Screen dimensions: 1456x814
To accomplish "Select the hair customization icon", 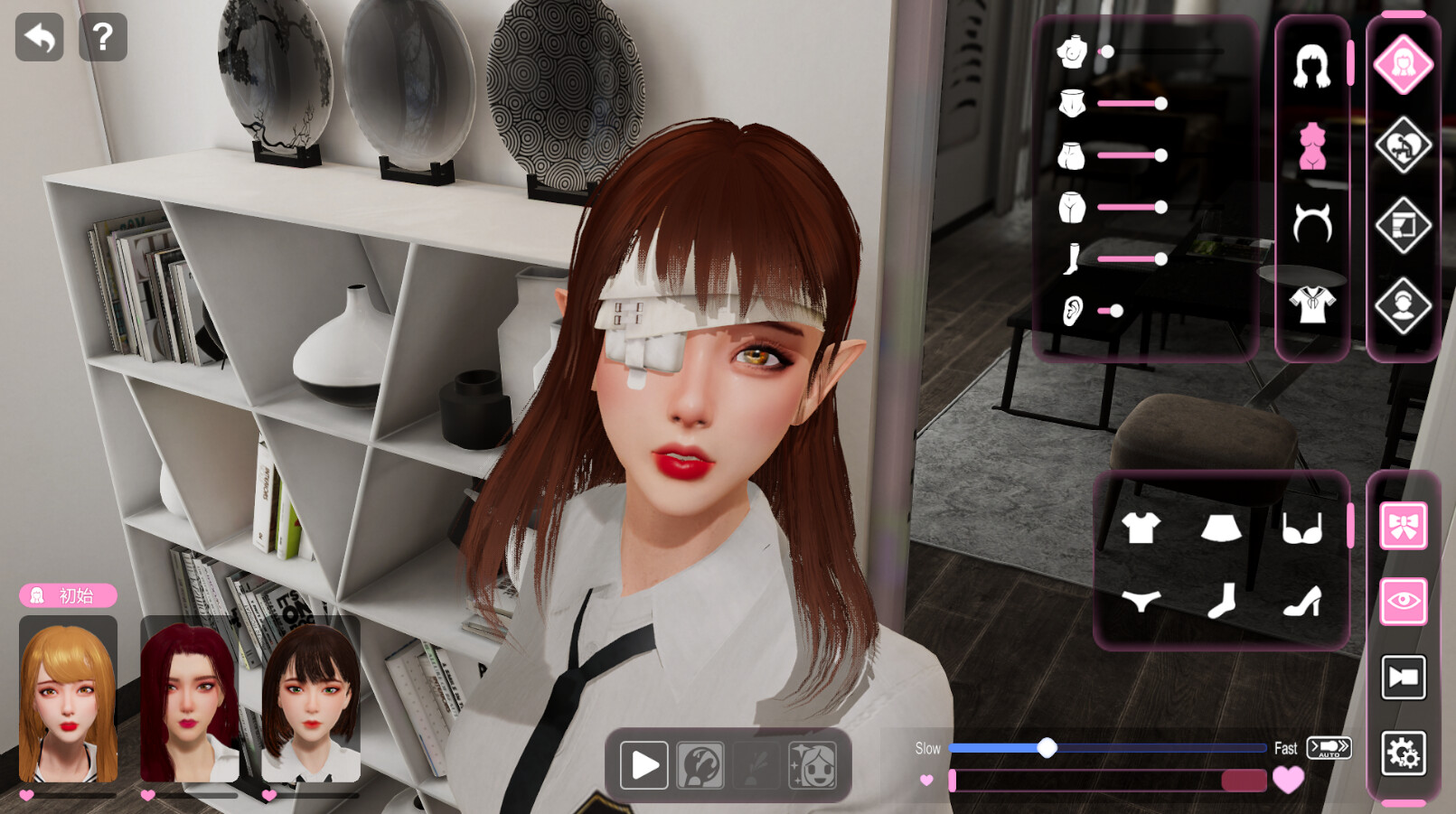I will point(1312,65).
